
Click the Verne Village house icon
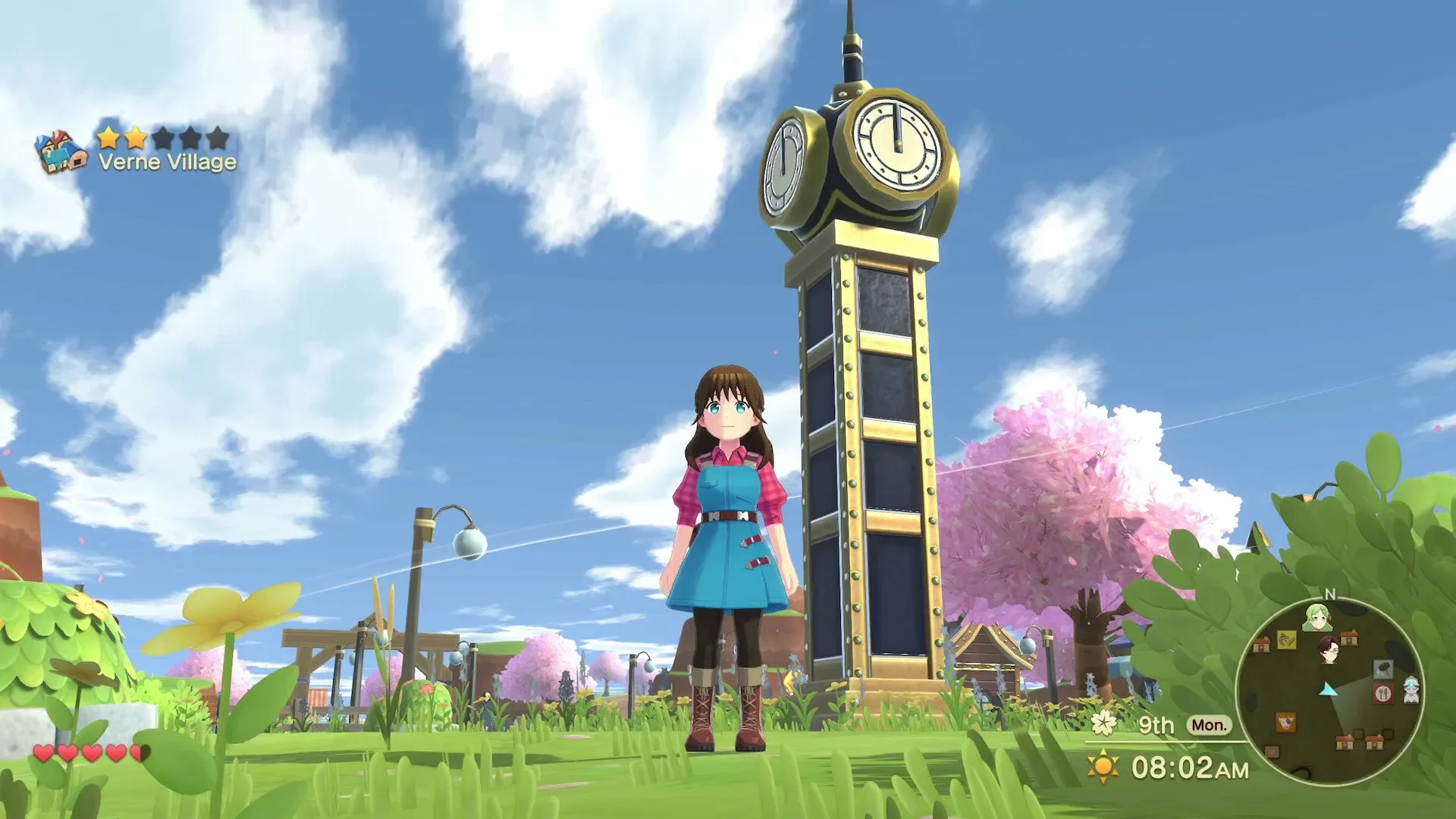tap(61, 149)
